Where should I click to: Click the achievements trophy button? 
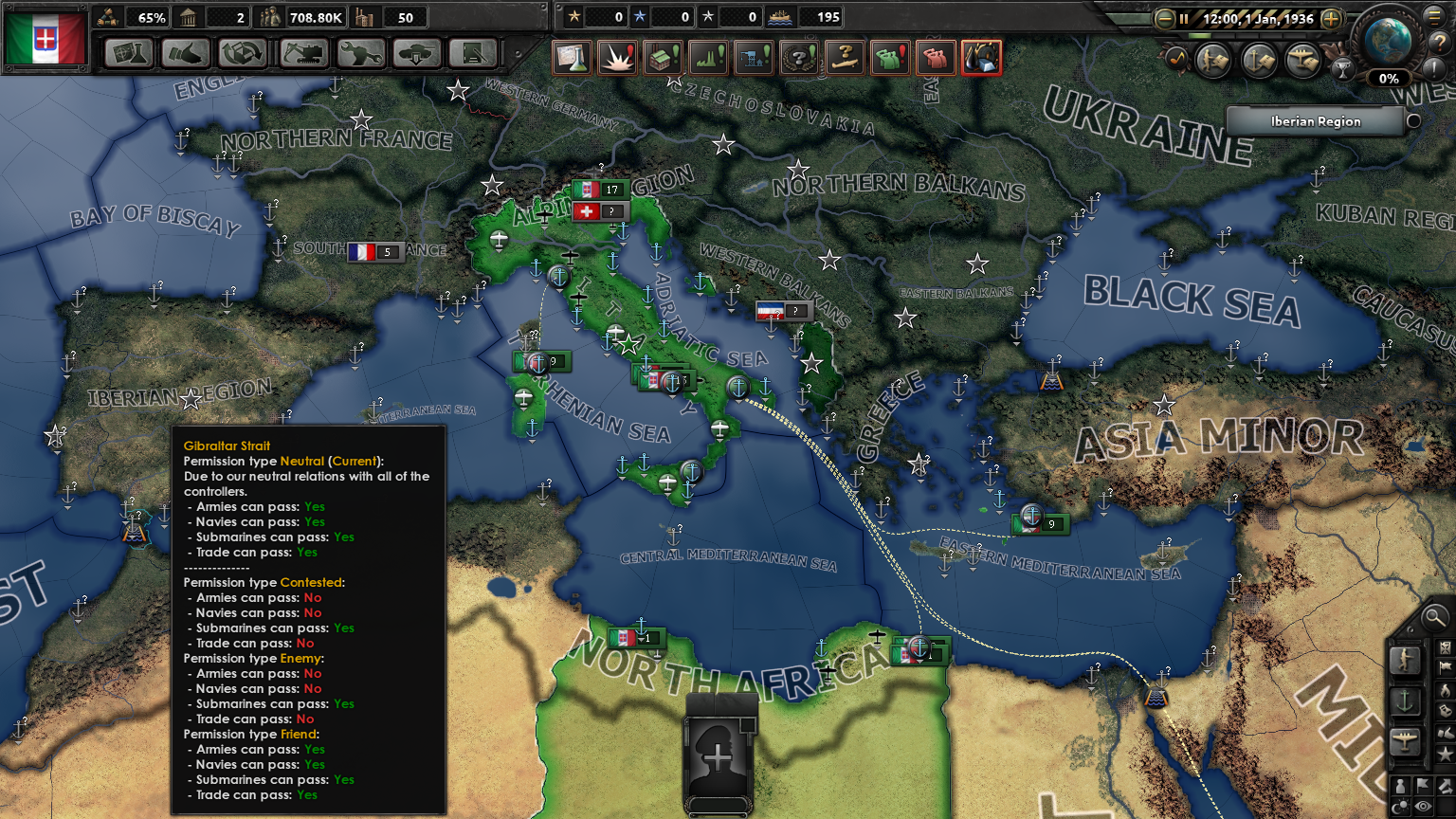1343,70
